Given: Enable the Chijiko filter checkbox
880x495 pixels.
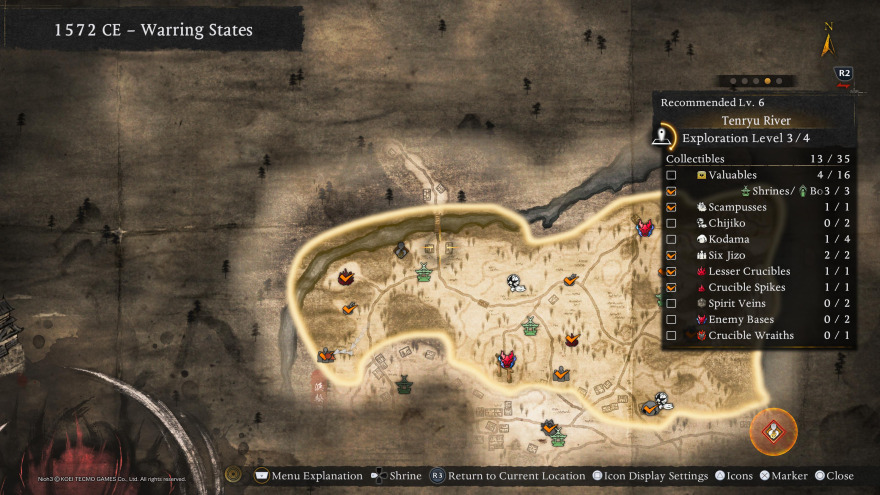Looking at the screenshot, I should (671, 223).
